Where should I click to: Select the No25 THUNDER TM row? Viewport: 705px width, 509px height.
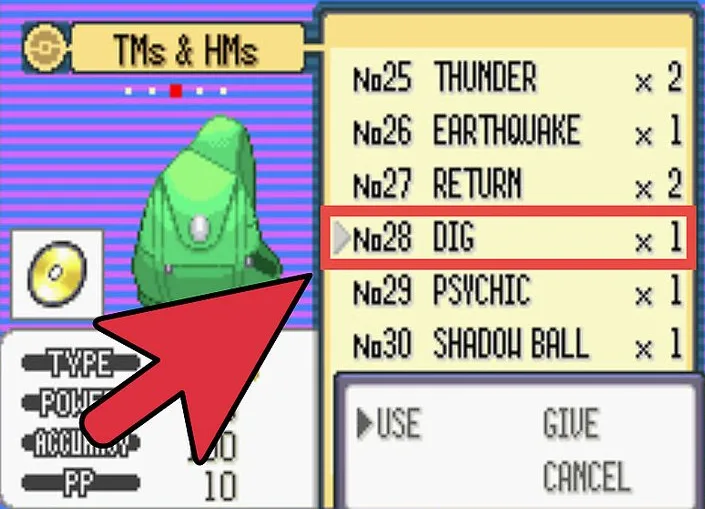point(516,79)
